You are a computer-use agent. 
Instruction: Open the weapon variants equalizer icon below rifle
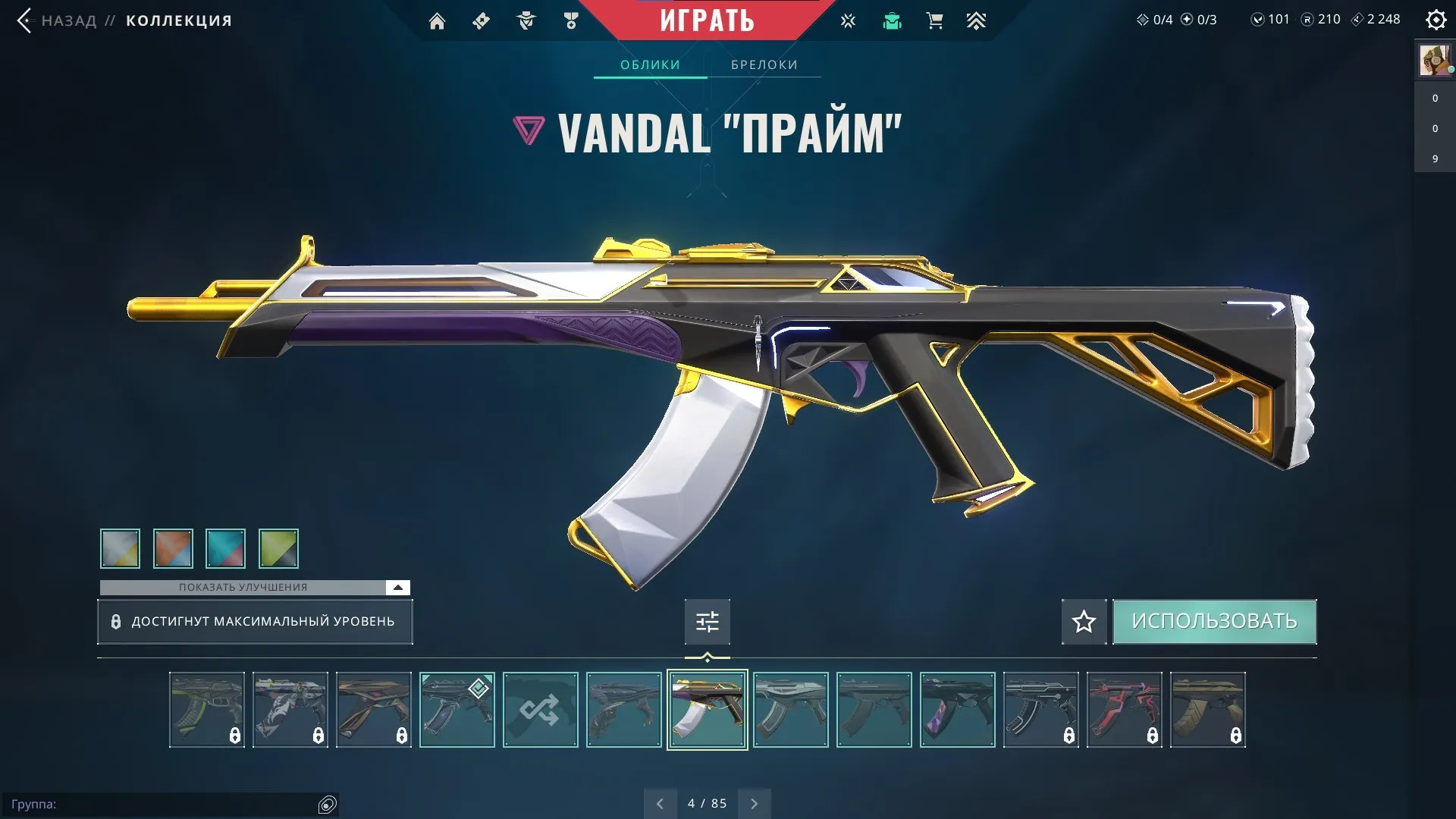pyautogui.click(x=707, y=621)
